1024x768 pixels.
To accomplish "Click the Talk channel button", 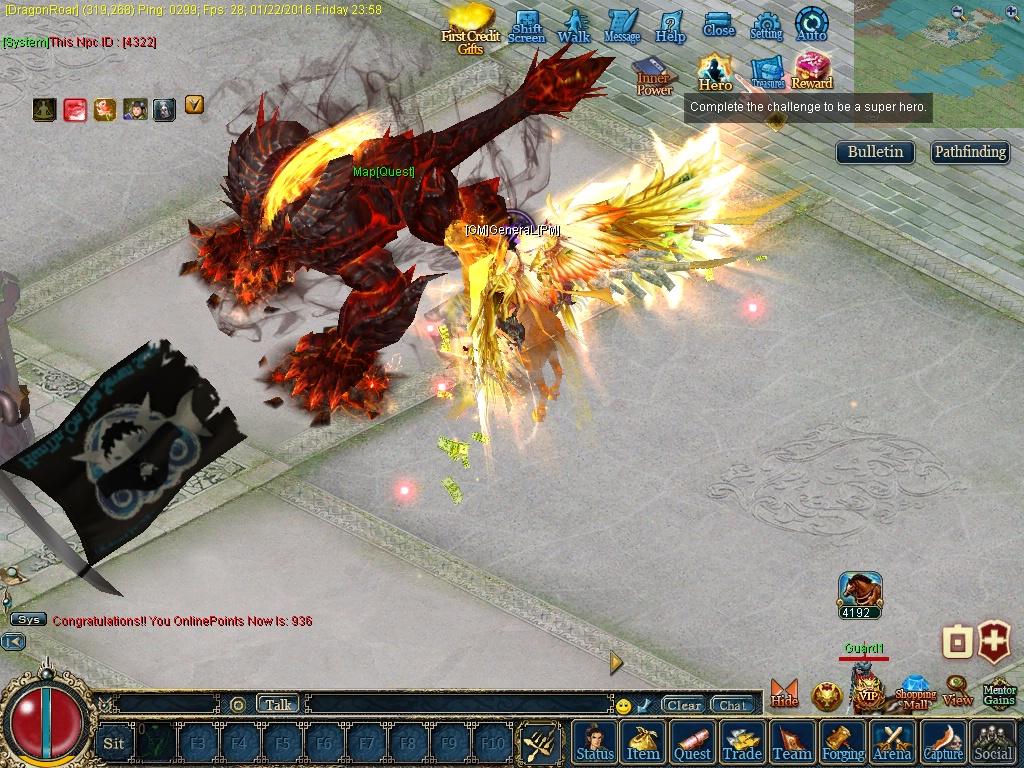I will coord(278,704).
